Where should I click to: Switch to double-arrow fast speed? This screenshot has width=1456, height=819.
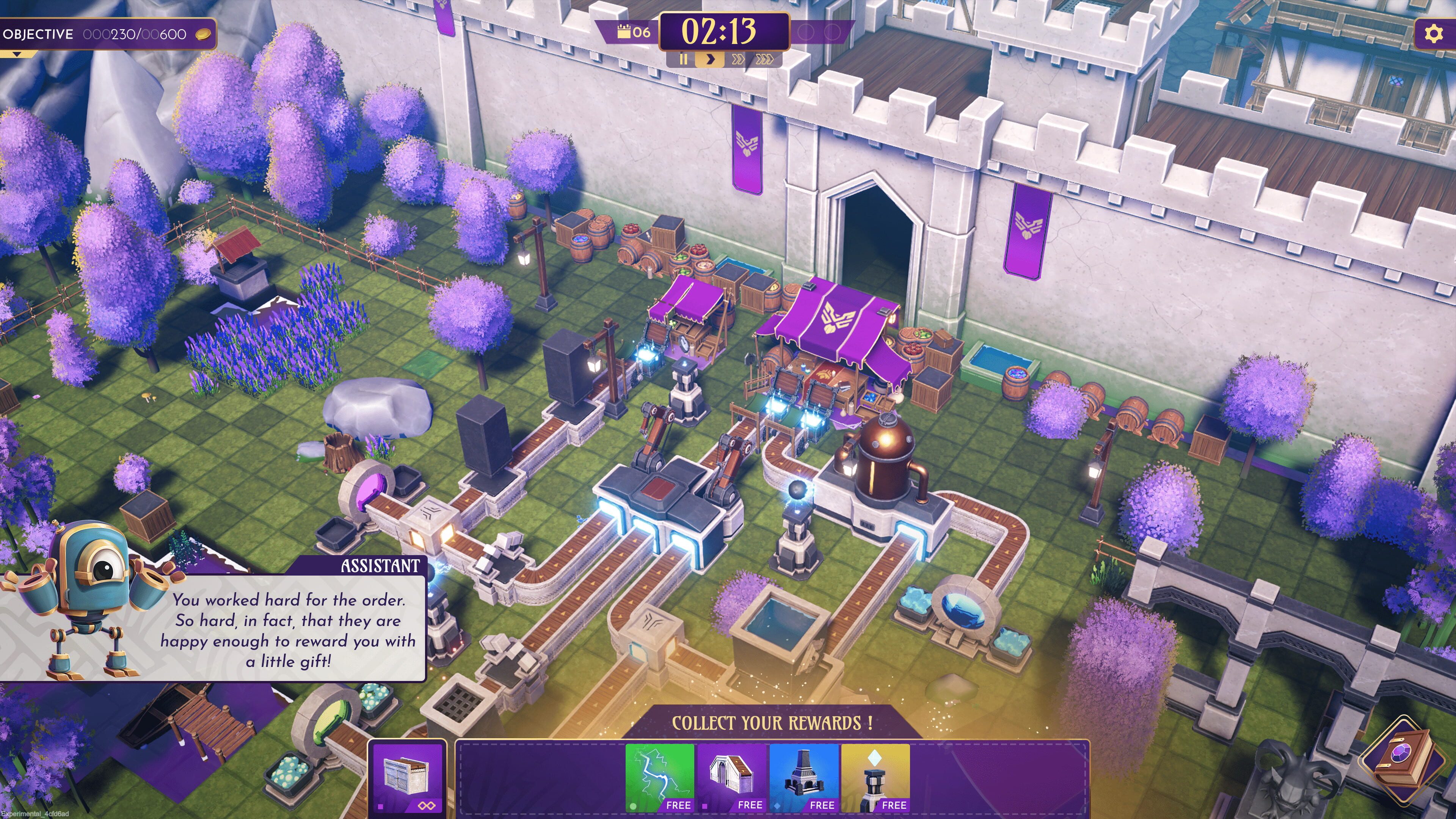tap(737, 60)
